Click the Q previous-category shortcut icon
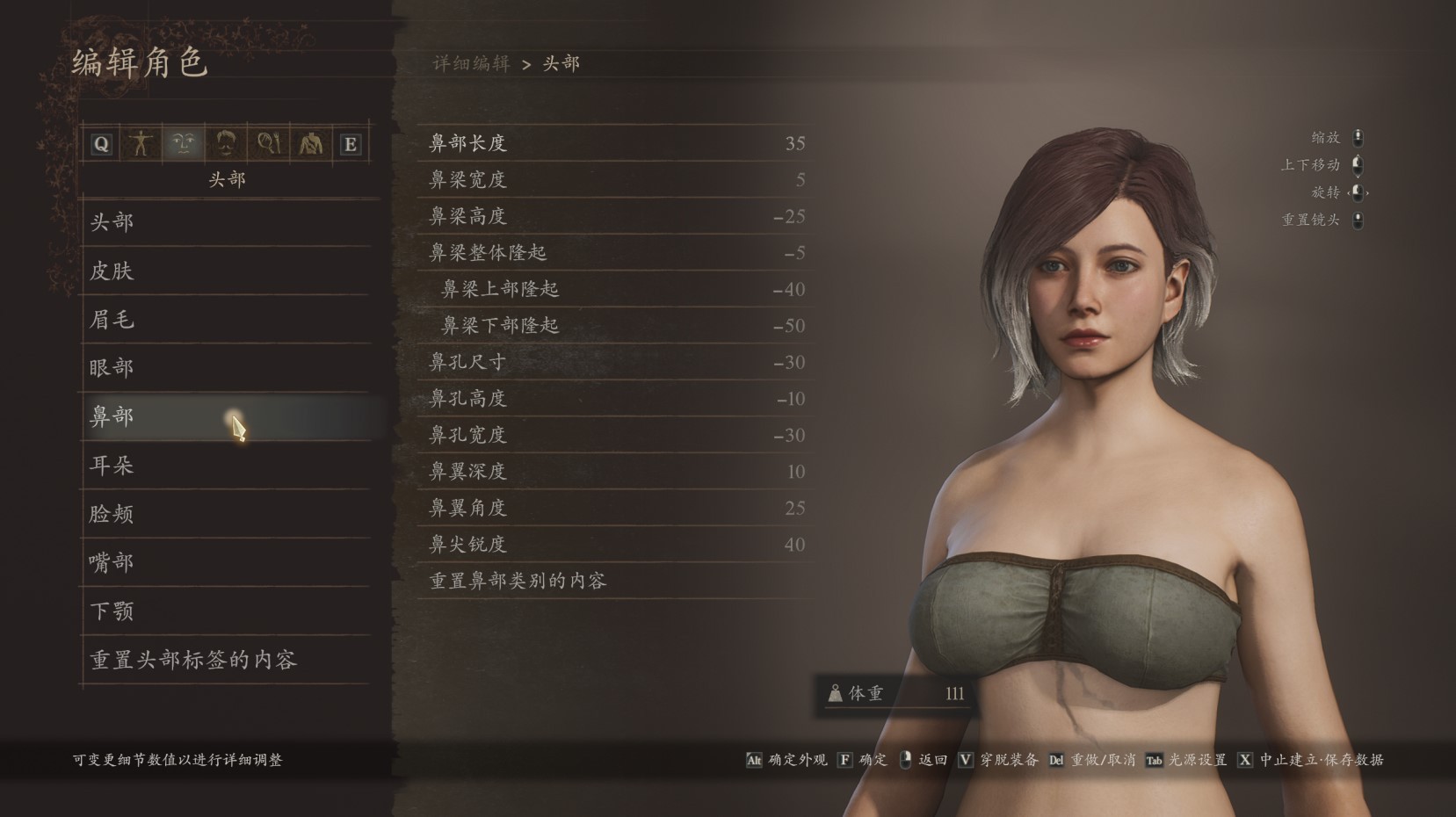1456x817 pixels. [99, 143]
